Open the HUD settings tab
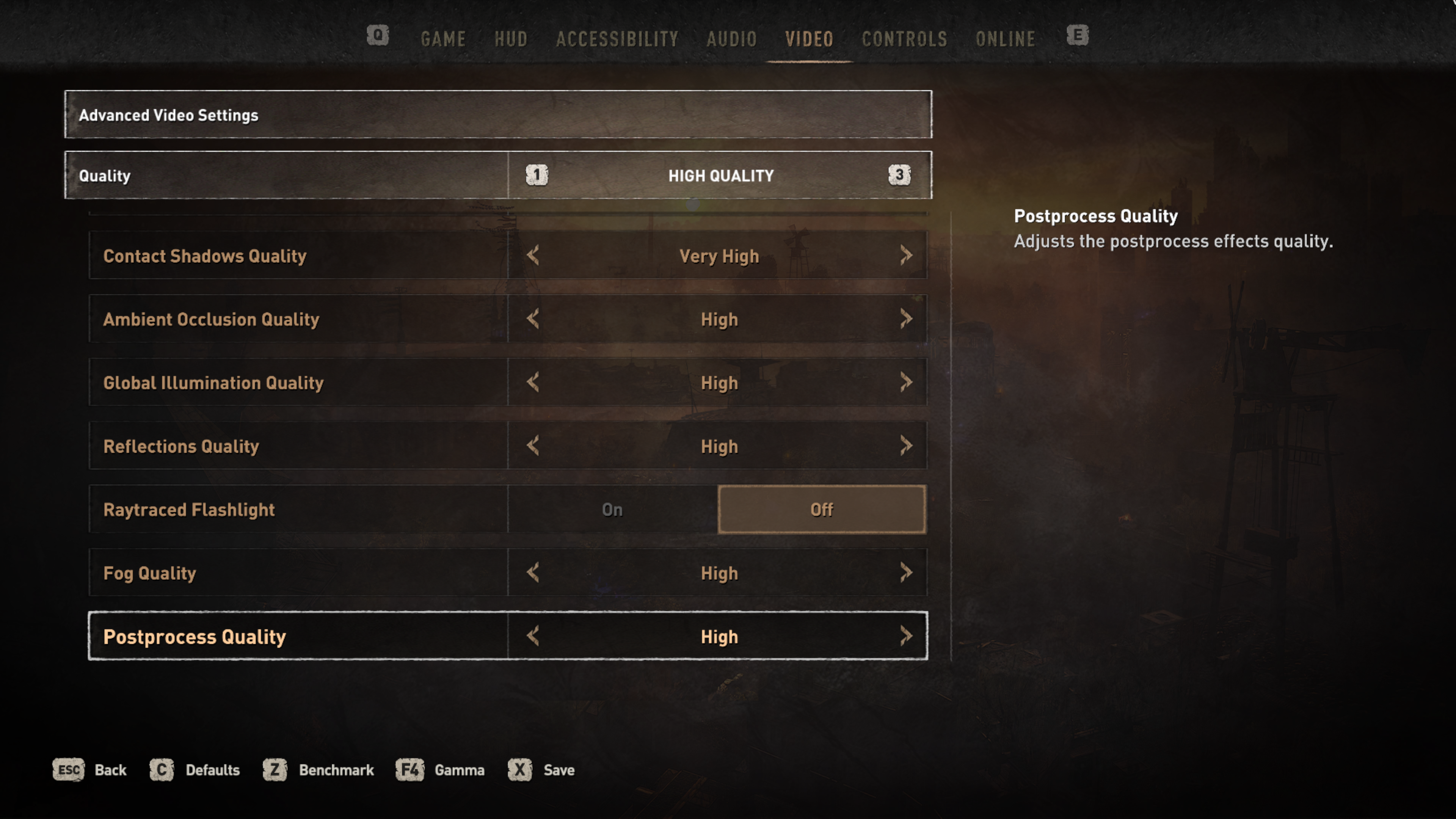The height and width of the screenshot is (819, 1456). tap(511, 39)
